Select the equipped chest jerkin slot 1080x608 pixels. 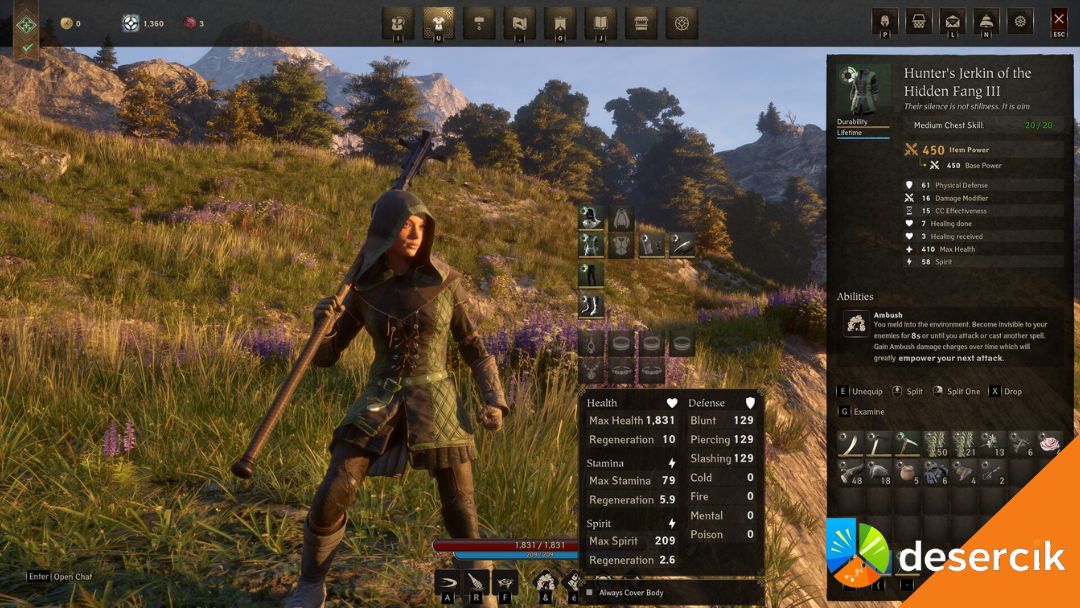591,245
